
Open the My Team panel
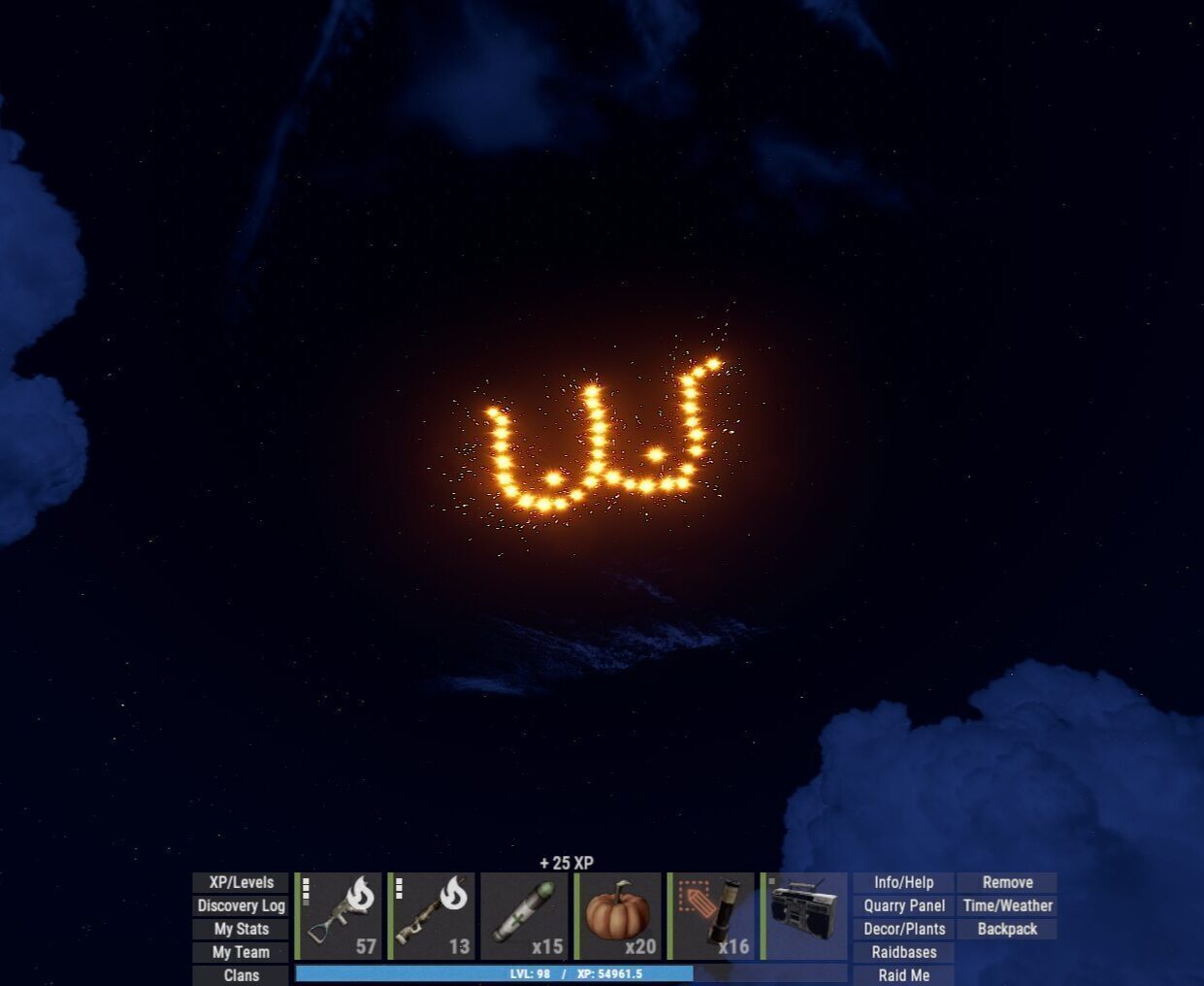[241, 952]
